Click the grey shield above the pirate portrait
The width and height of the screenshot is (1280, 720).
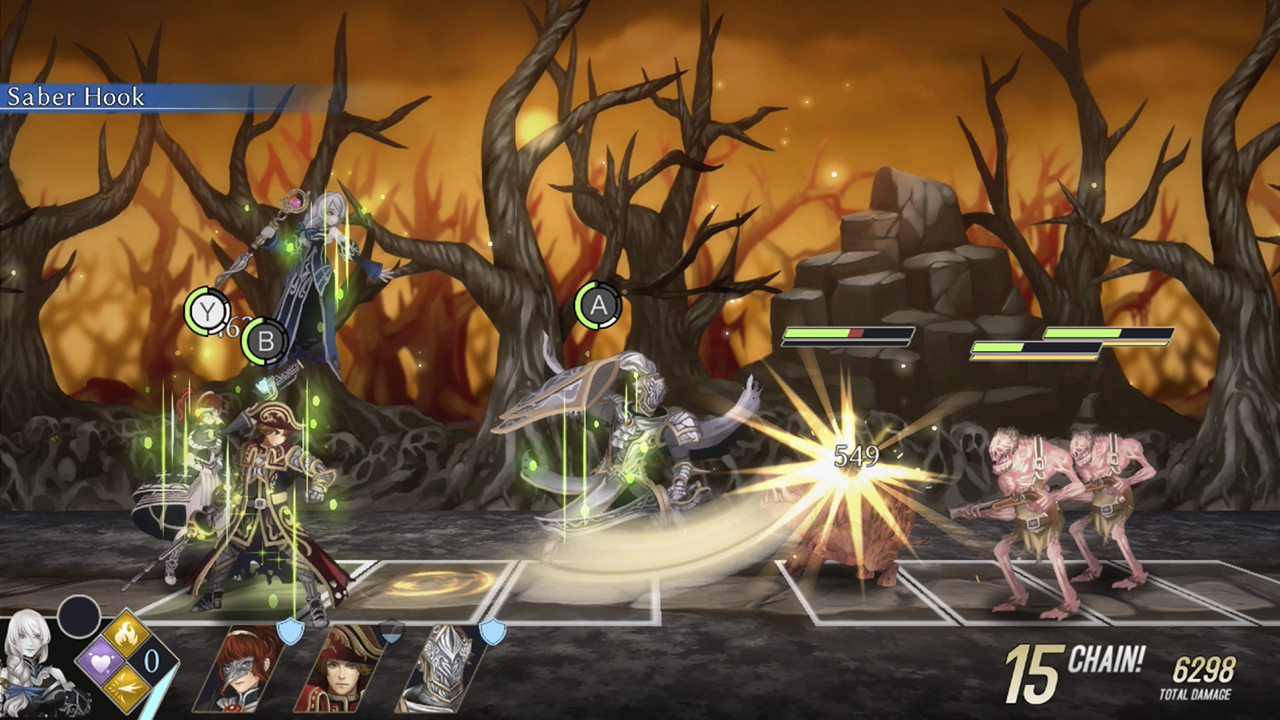[x=391, y=630]
